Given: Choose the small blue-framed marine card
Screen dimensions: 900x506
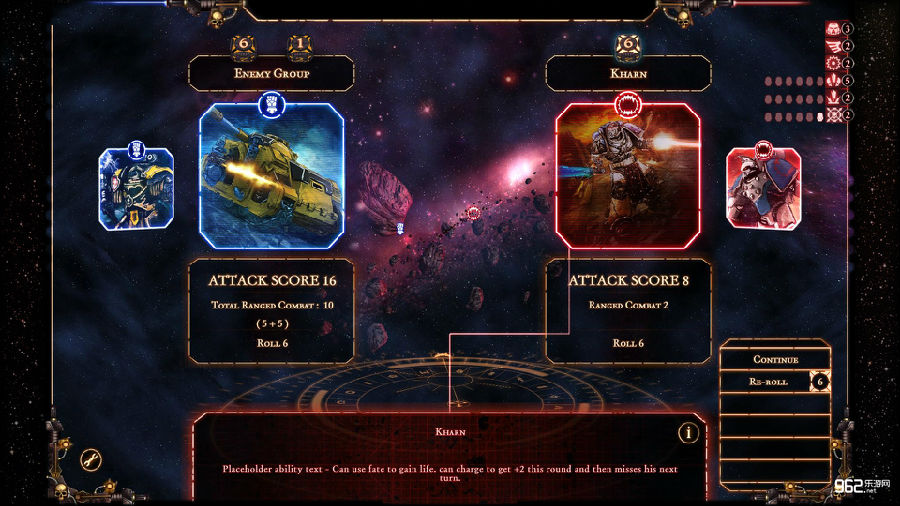Looking at the screenshot, I should coord(136,189).
